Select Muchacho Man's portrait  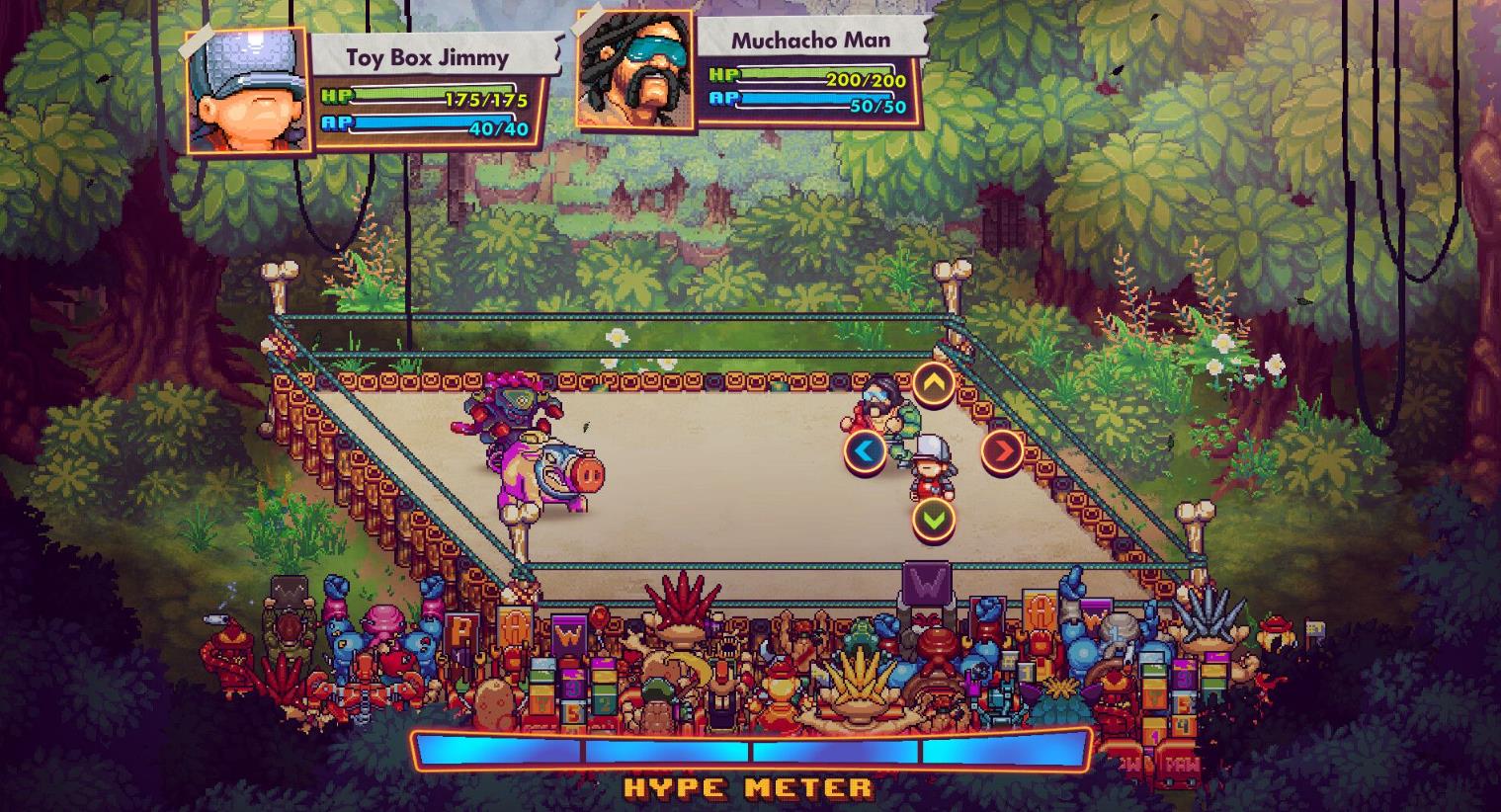click(x=634, y=69)
